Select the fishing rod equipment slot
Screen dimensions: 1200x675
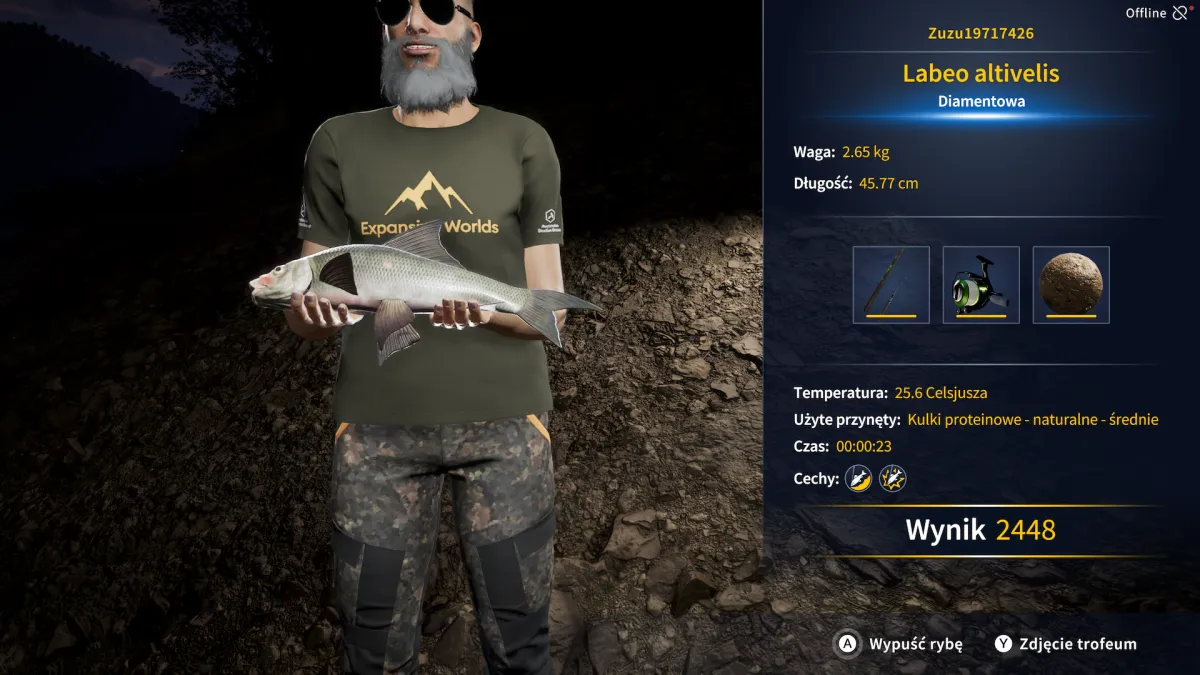click(891, 285)
